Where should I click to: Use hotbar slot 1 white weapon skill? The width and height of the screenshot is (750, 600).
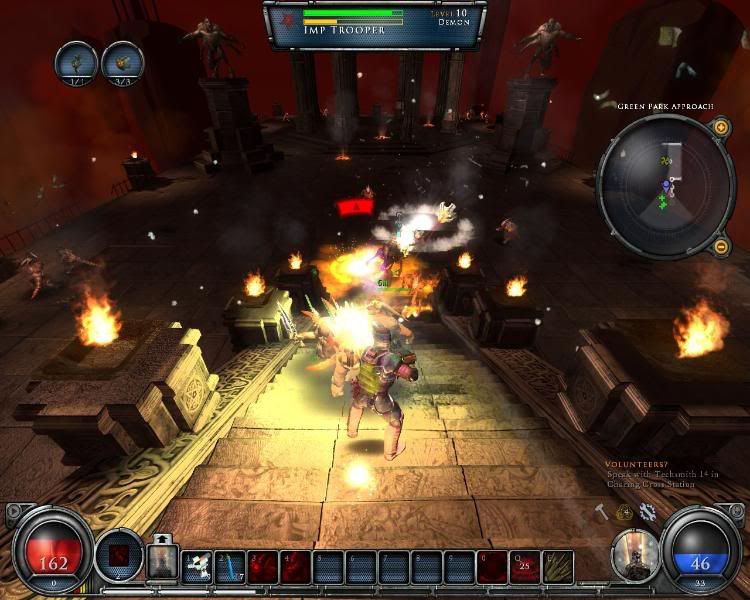[x=198, y=566]
